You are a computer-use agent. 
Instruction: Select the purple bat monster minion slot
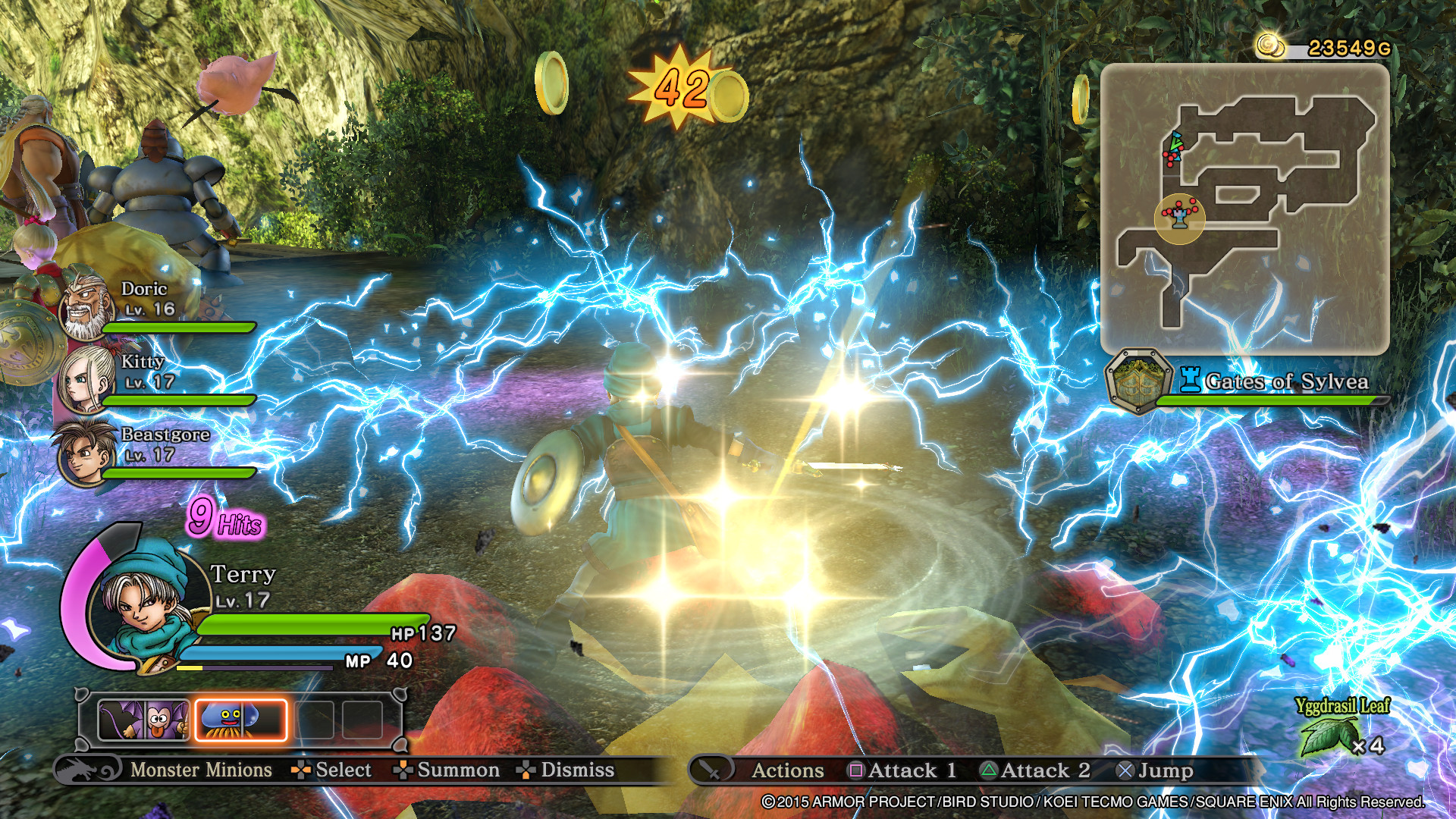(x=143, y=720)
